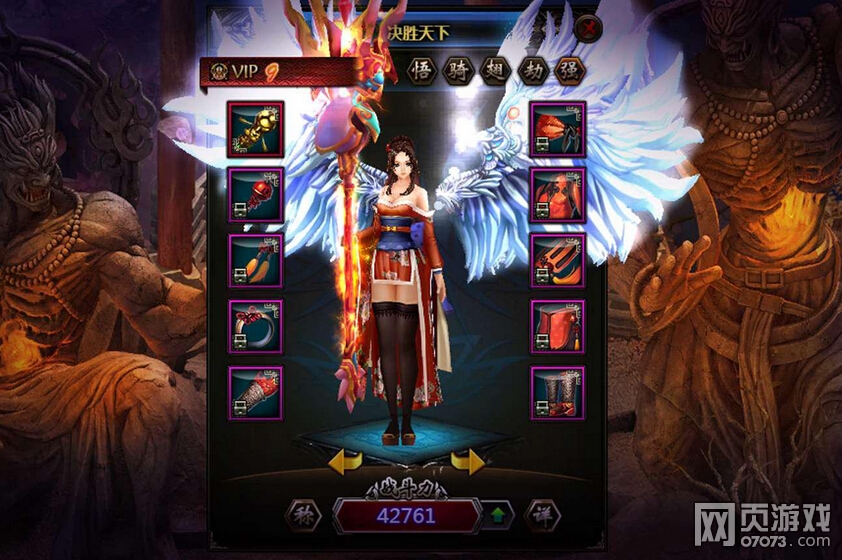This screenshot has width=842, height=560.
Task: Inspect the red boots equipment slot
Action: point(557,392)
